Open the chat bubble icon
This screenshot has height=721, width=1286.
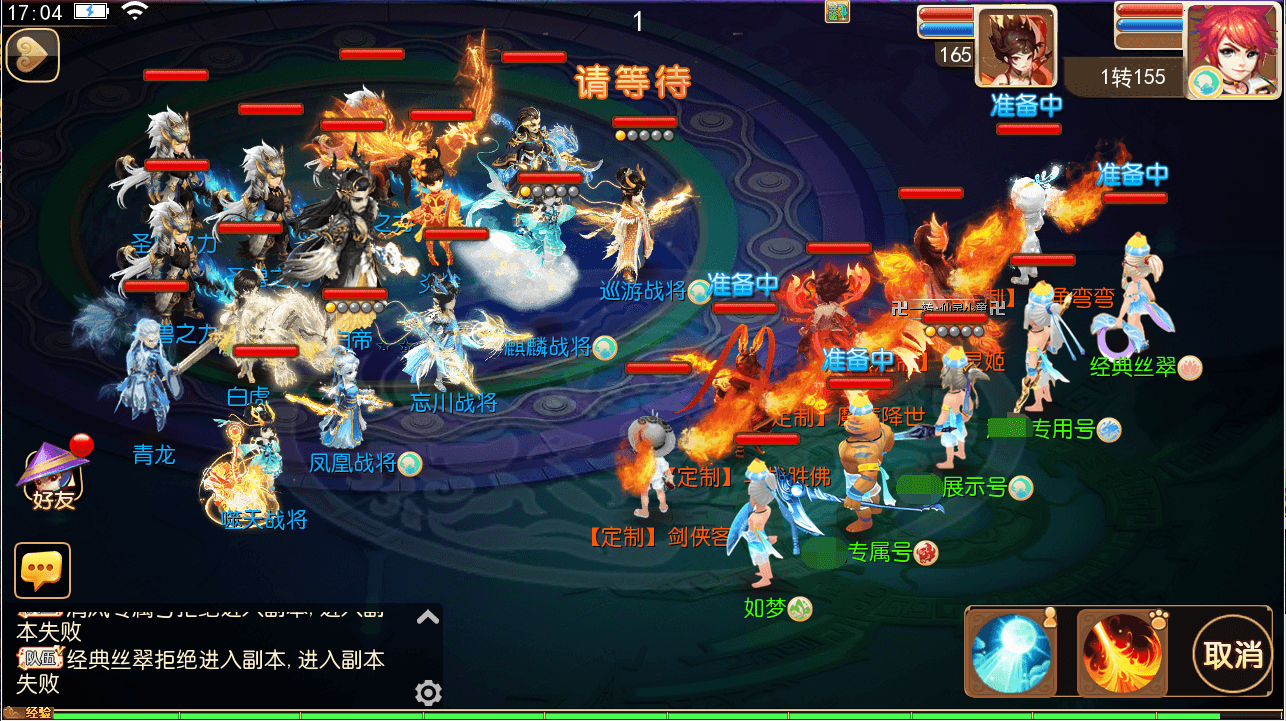(x=42, y=570)
